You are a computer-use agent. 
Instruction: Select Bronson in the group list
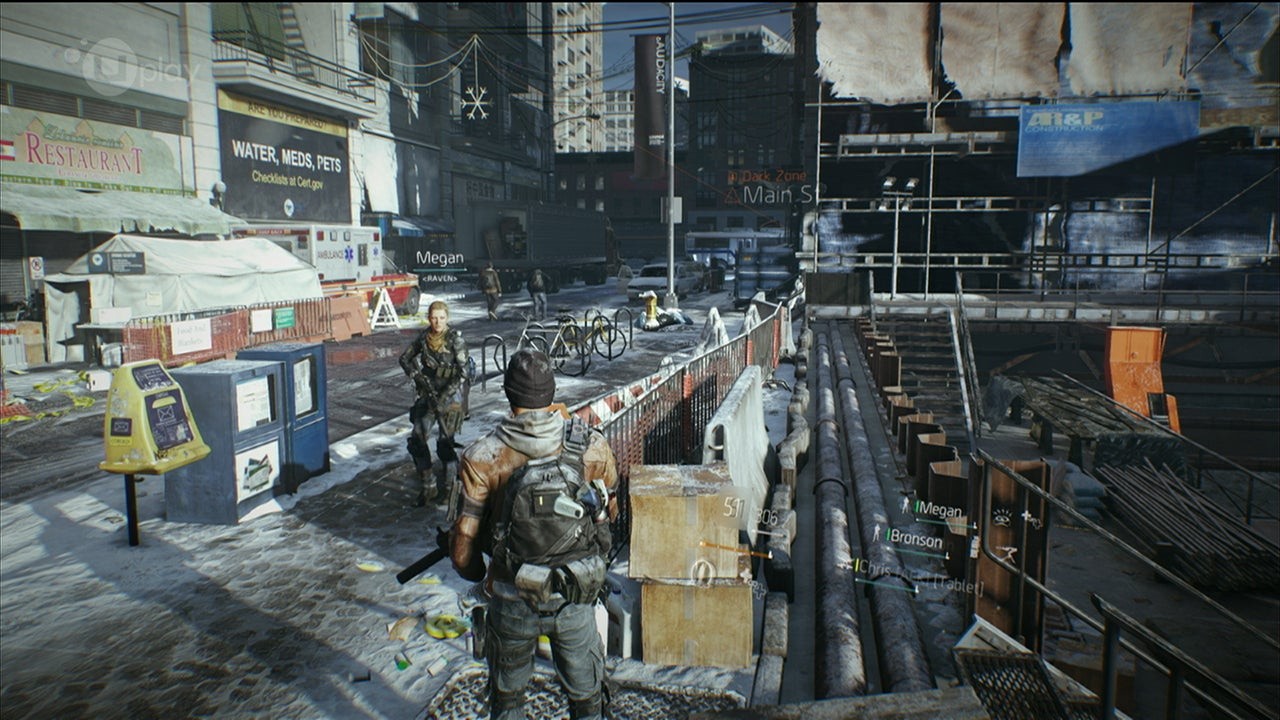[915, 539]
